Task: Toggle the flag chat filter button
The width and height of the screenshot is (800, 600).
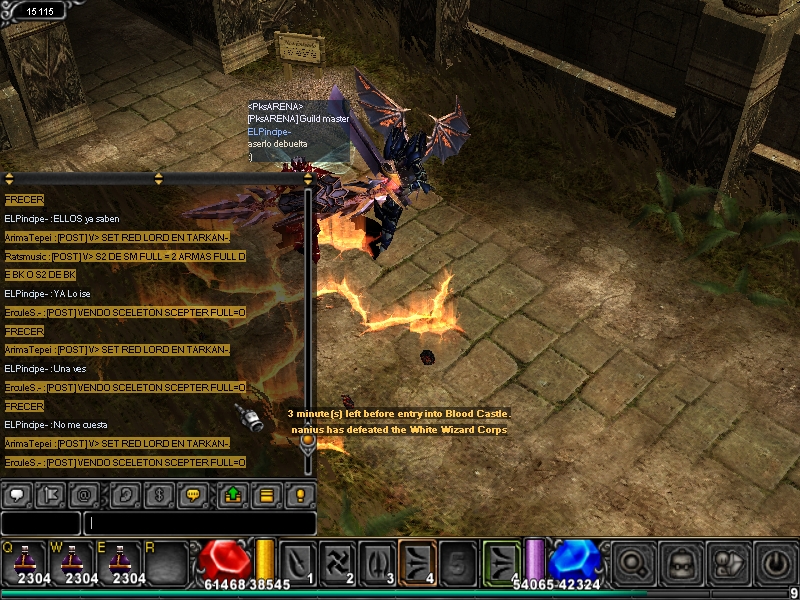Action: click(52, 494)
